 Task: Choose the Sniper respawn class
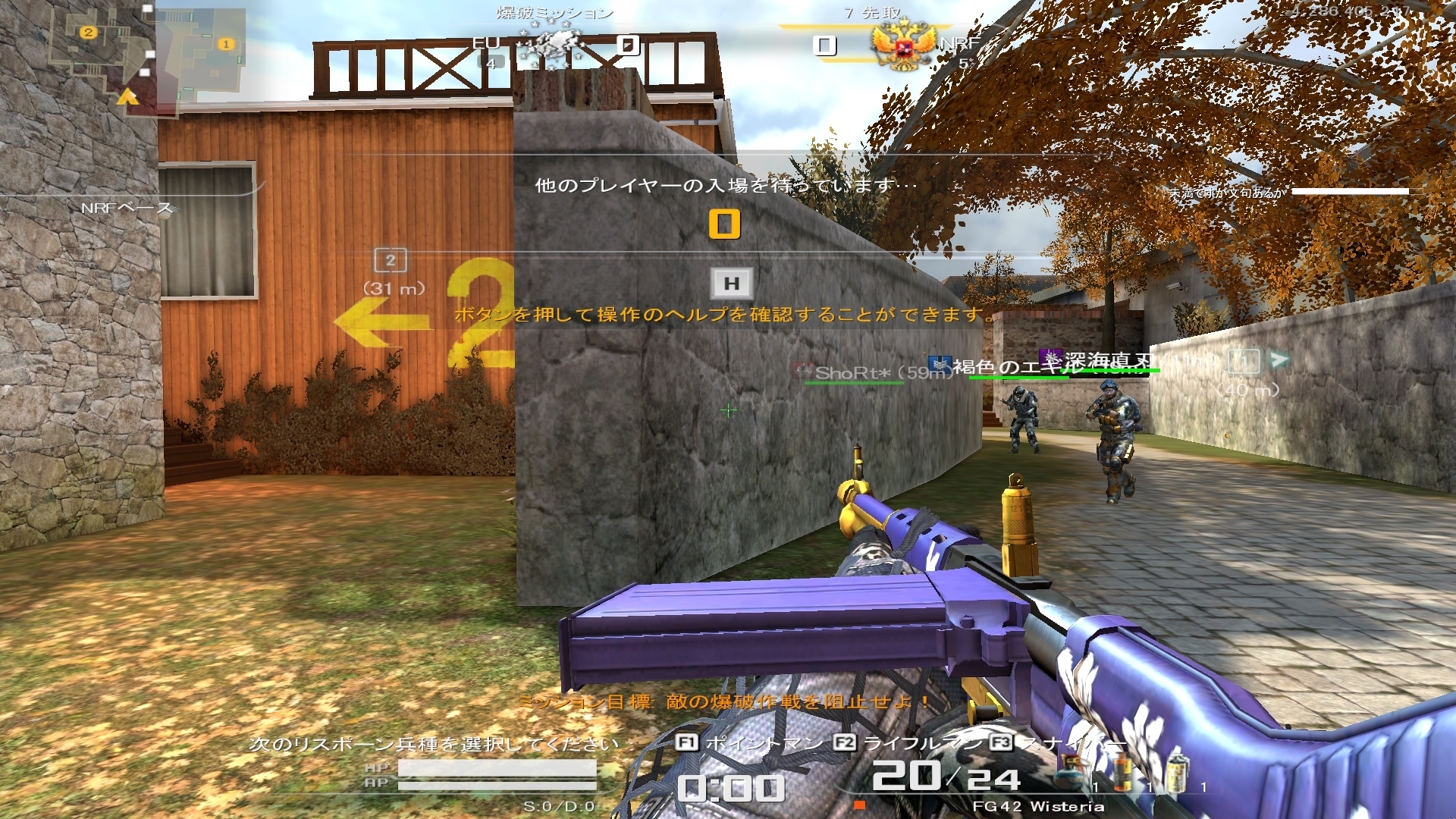click(x=1062, y=743)
